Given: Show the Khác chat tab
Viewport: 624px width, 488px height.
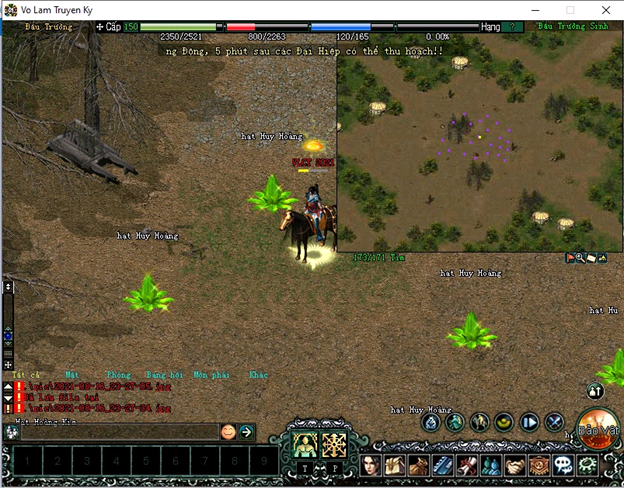Looking at the screenshot, I should (258, 374).
